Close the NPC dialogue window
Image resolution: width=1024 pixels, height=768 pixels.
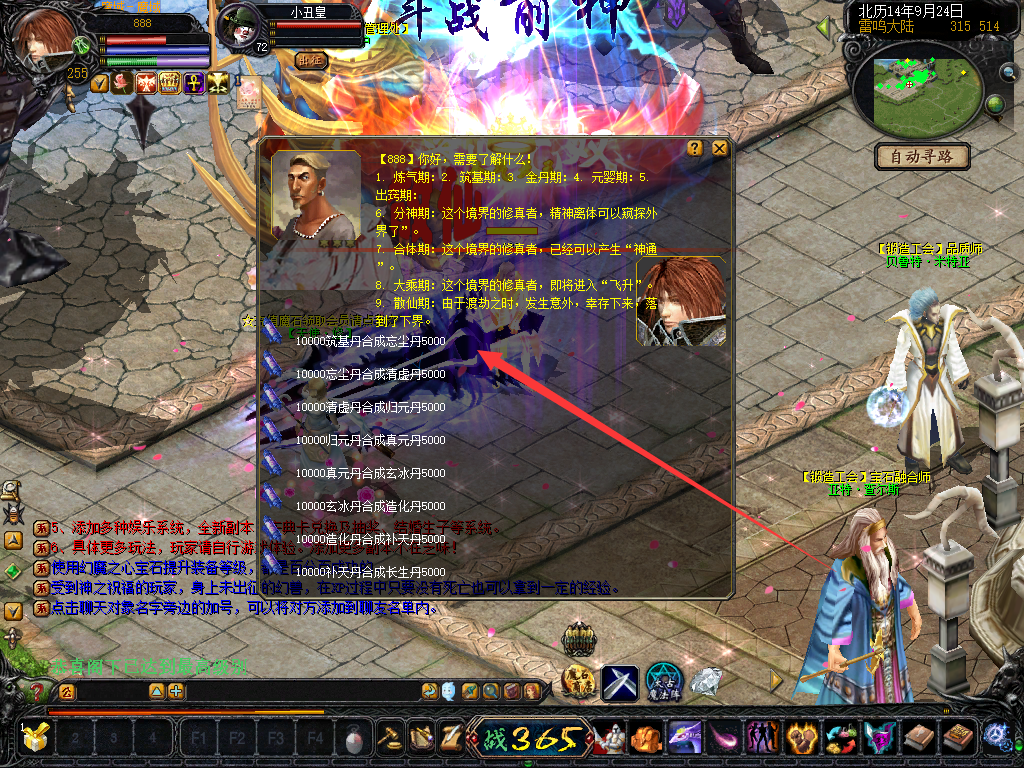point(719,148)
